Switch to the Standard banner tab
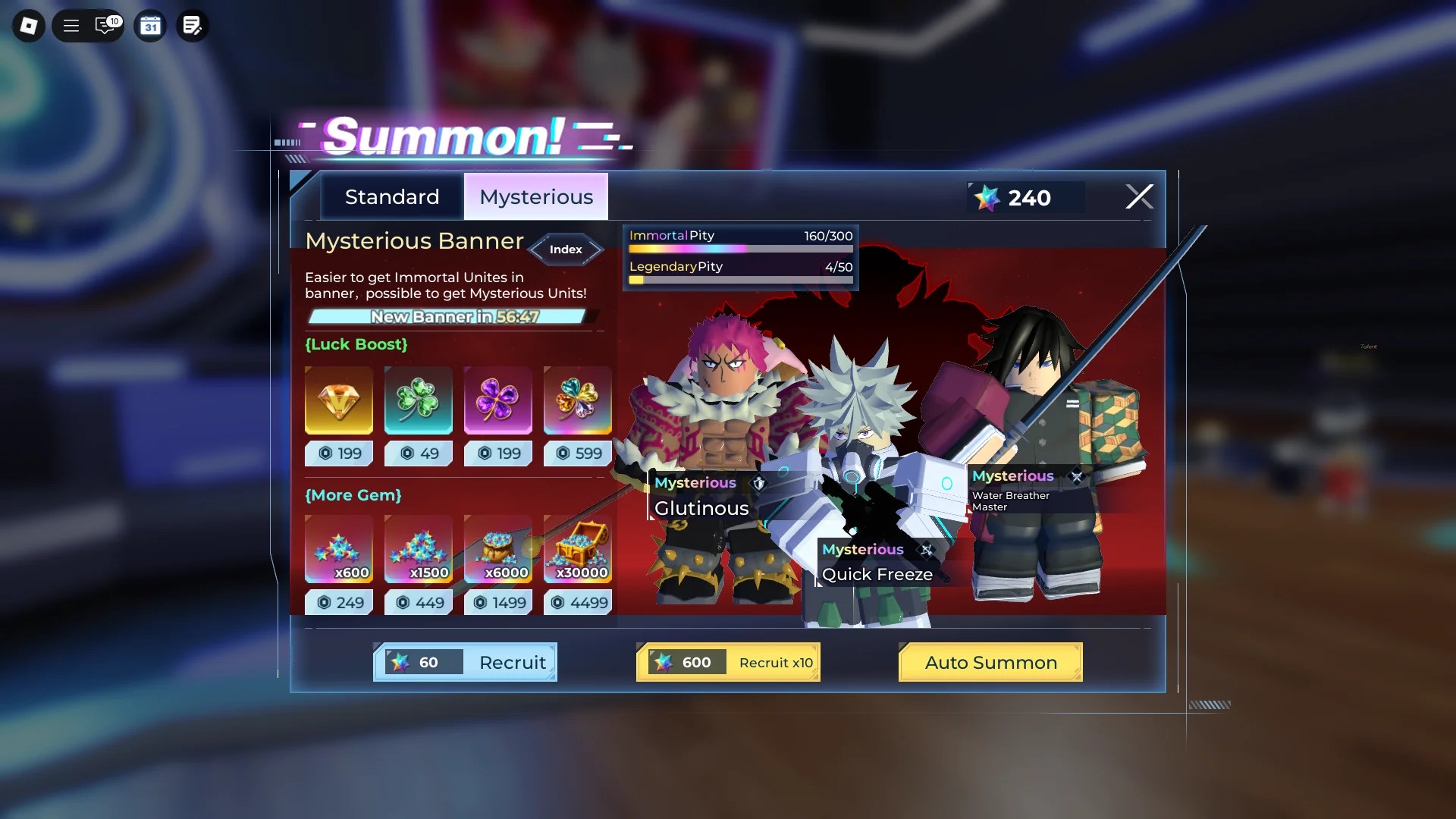Image resolution: width=1456 pixels, height=819 pixels. pos(391,196)
